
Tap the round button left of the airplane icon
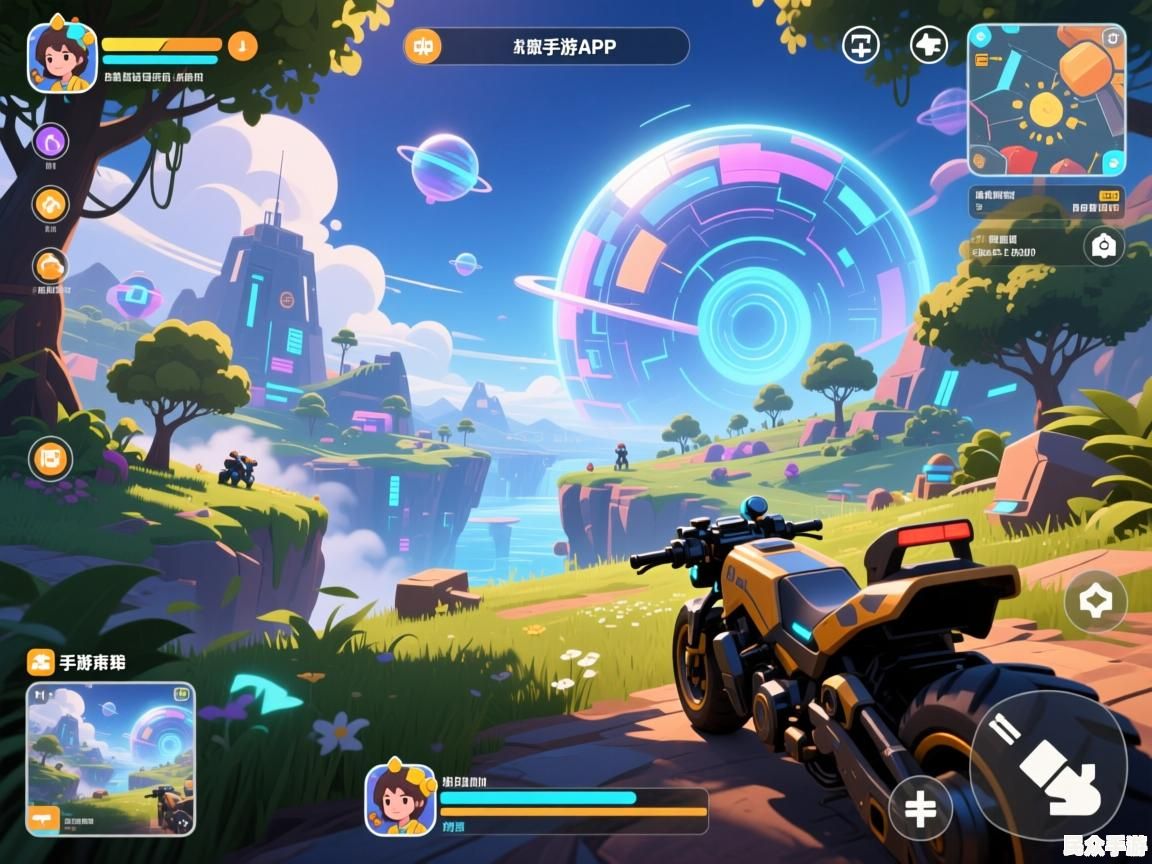click(861, 44)
